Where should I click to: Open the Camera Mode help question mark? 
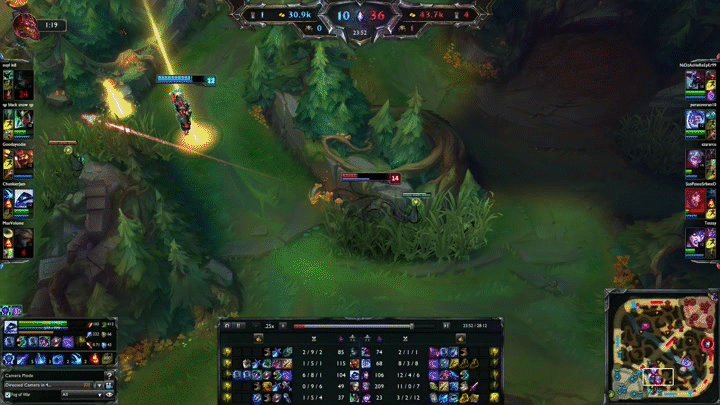(x=111, y=374)
